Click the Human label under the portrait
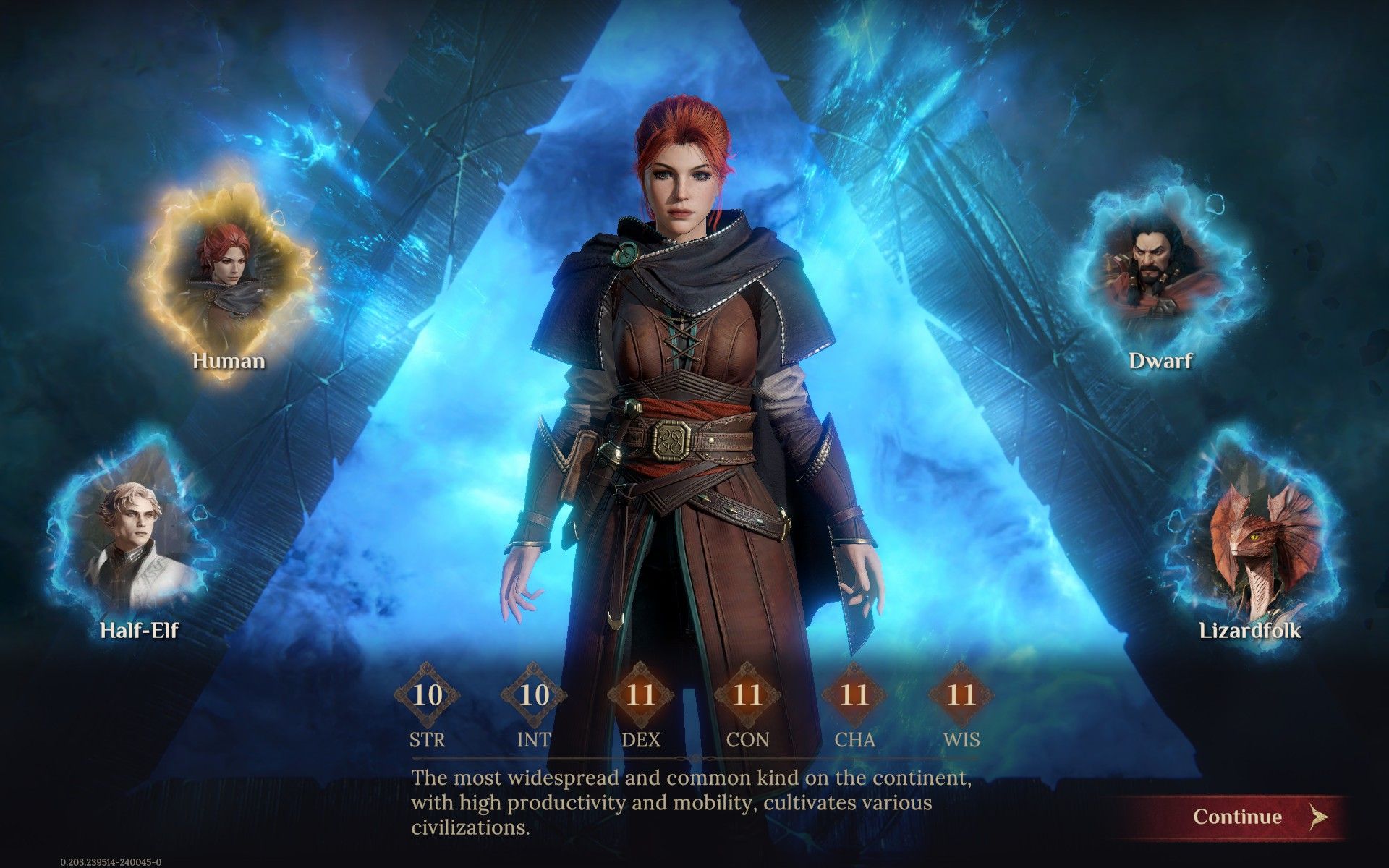This screenshot has width=1389, height=868. pyautogui.click(x=228, y=362)
